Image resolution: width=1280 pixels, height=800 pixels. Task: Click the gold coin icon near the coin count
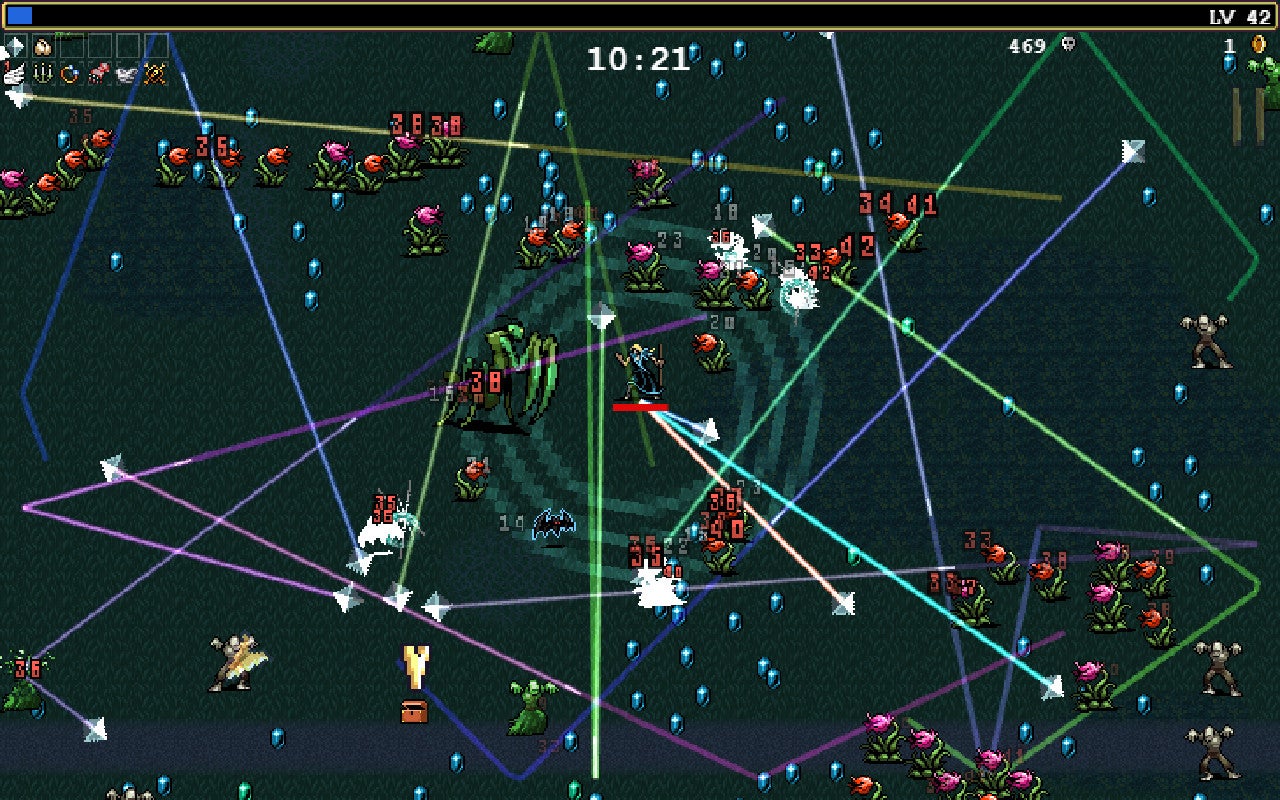pos(1259,44)
